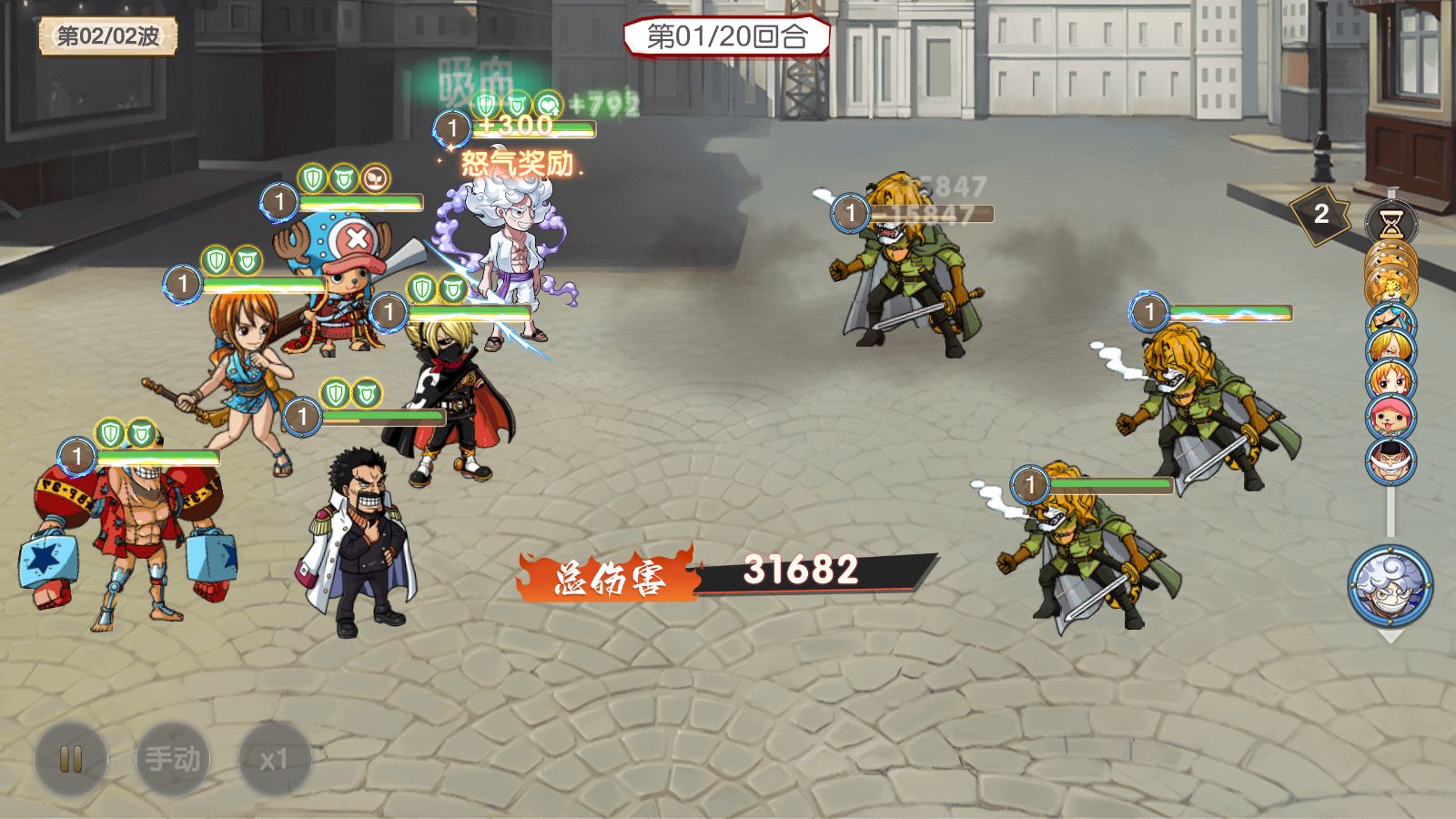Pause the battle
This screenshot has width=1456, height=819.
[71, 759]
